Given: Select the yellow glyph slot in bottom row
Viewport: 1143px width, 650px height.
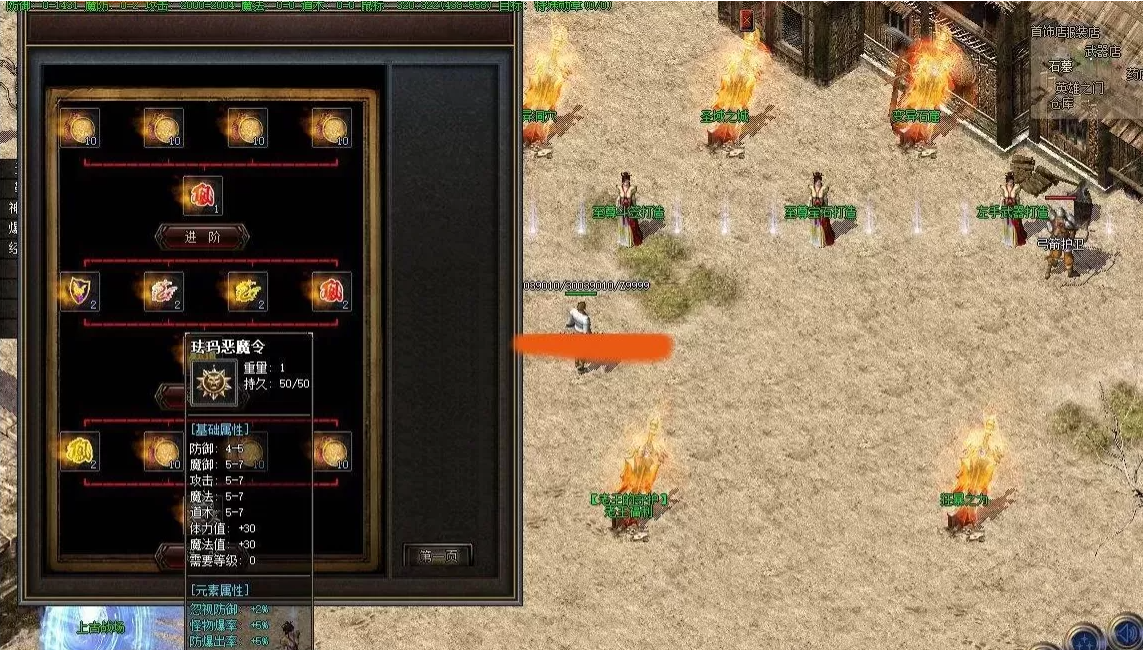Looking at the screenshot, I should pos(79,451).
